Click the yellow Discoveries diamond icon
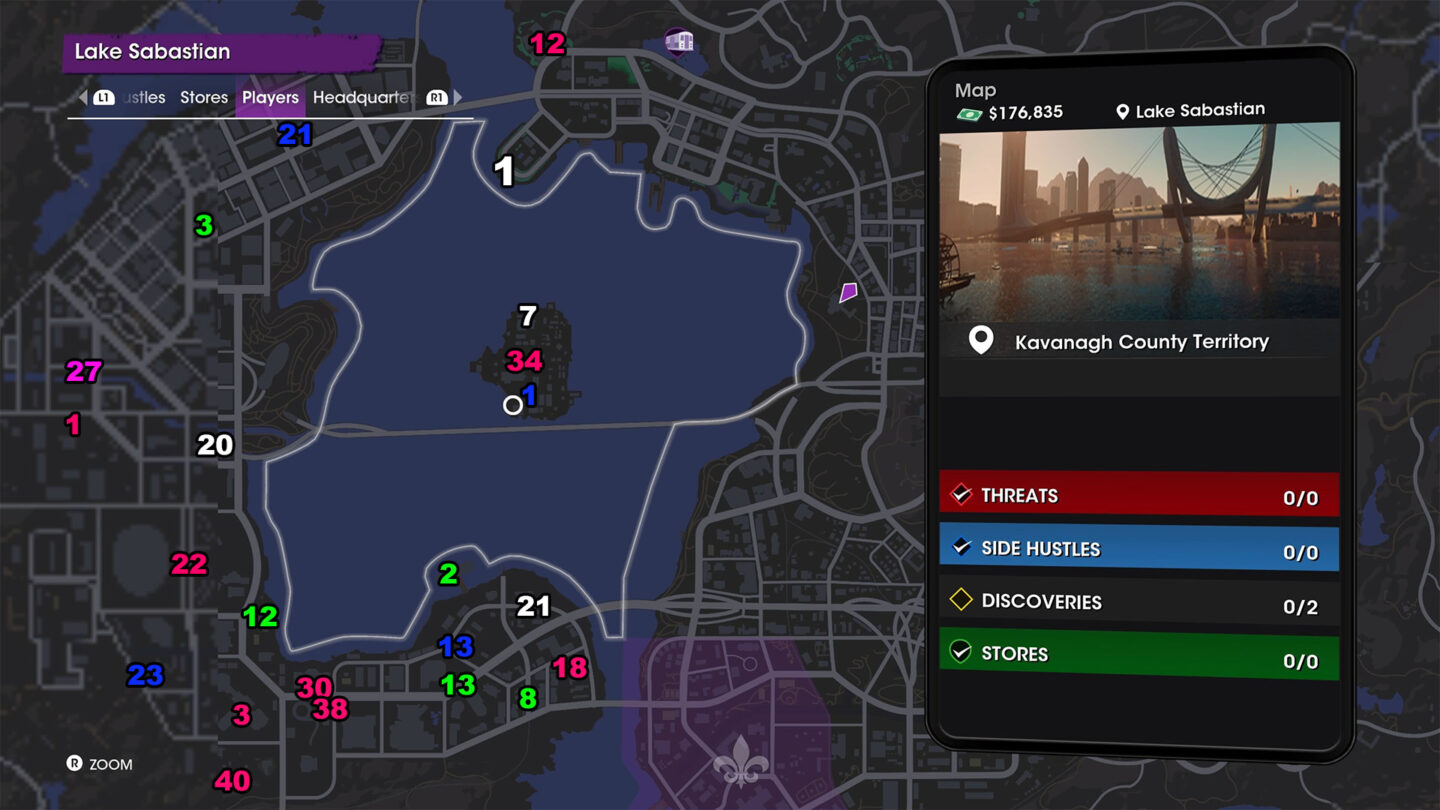The image size is (1440, 810). pyautogui.click(x=961, y=601)
